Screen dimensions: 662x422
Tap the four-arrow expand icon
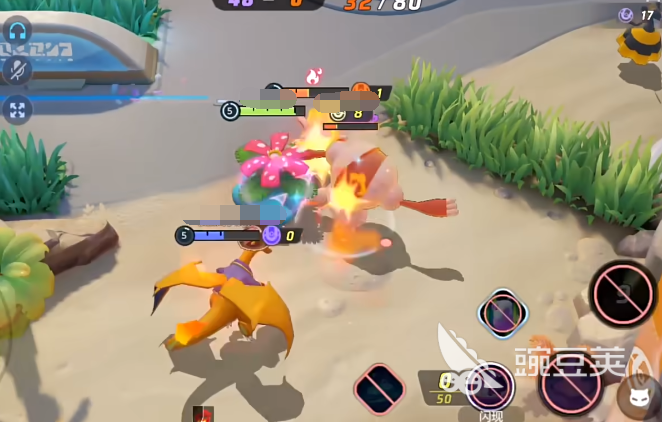pyautogui.click(x=17, y=109)
